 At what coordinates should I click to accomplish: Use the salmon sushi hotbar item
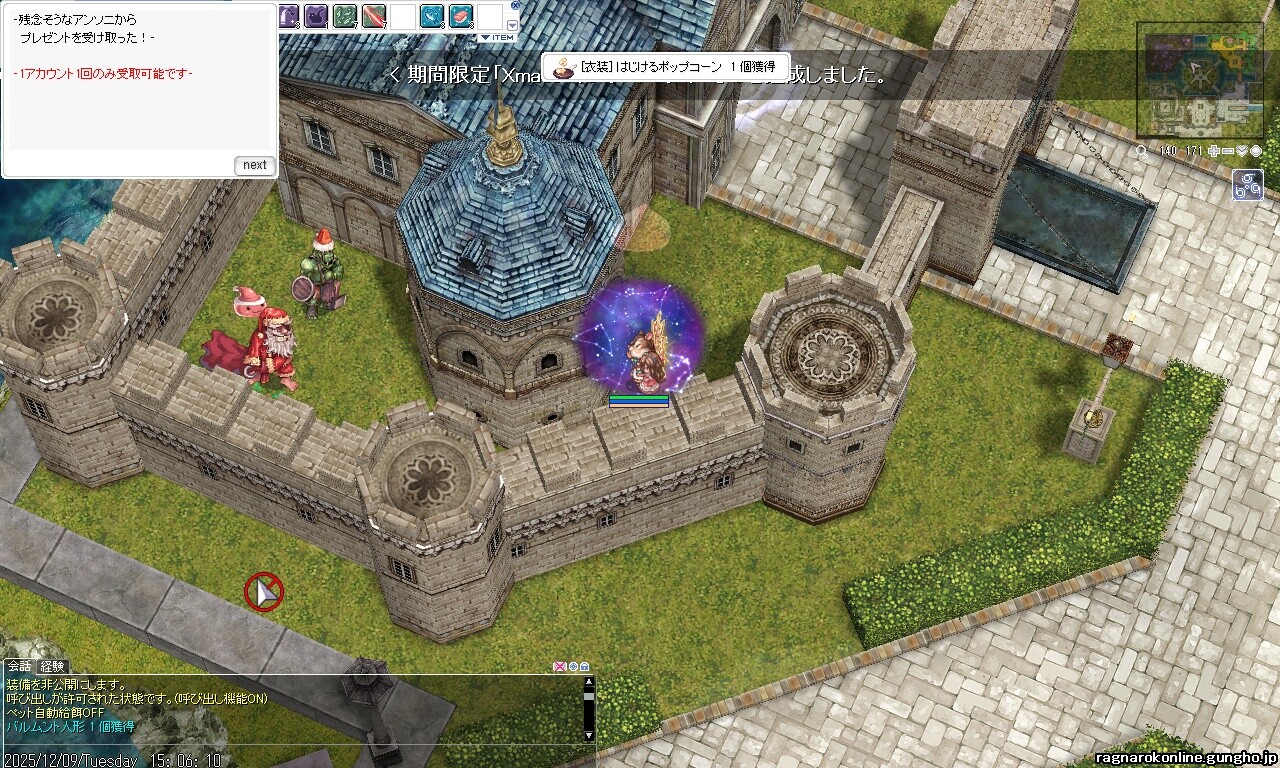(x=460, y=15)
